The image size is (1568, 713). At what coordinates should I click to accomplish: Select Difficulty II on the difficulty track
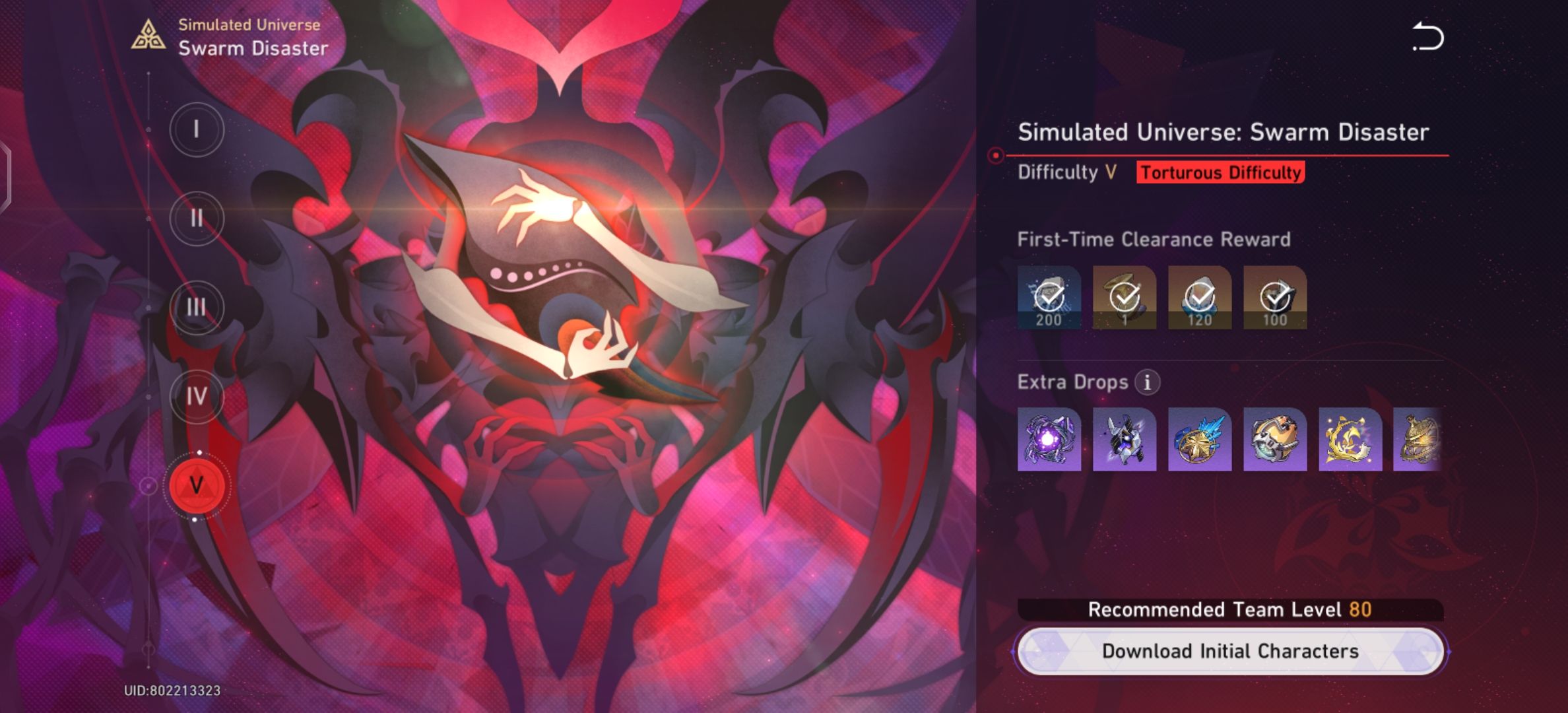click(196, 218)
